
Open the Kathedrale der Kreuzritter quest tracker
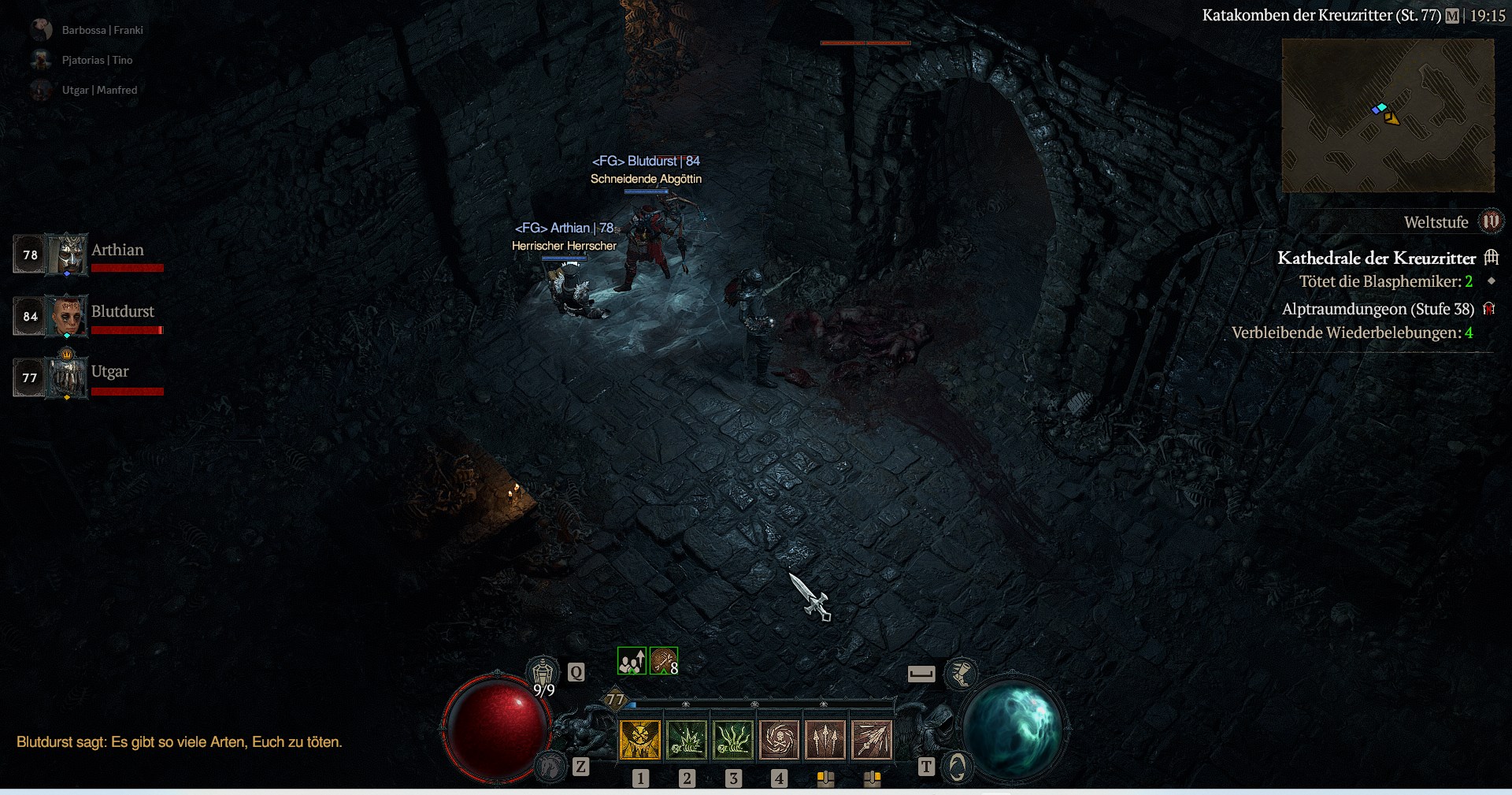coord(1377,258)
